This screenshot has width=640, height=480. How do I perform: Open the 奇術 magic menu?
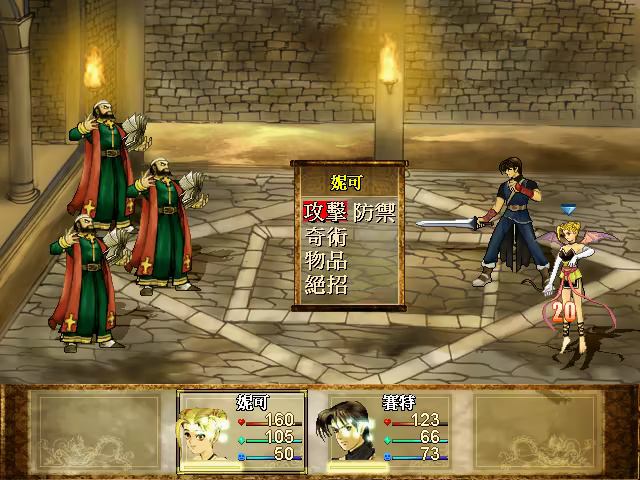(x=325, y=237)
